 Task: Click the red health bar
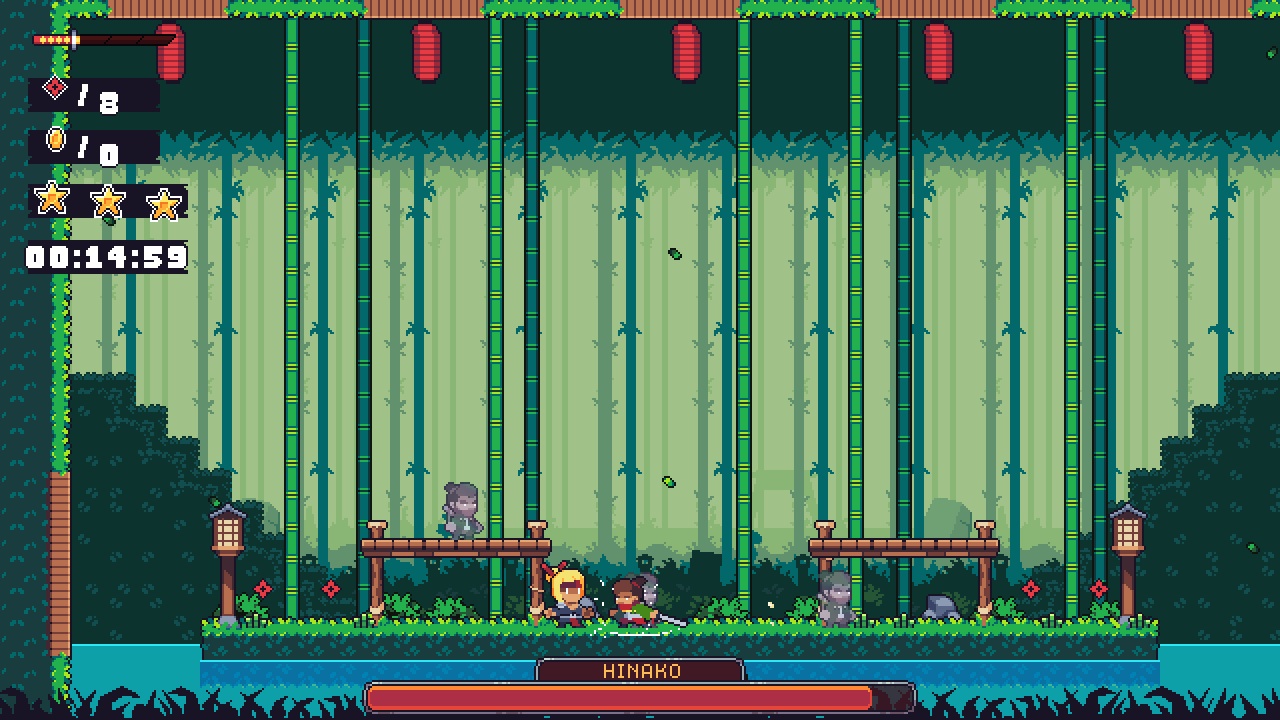pyautogui.click(x=639, y=697)
